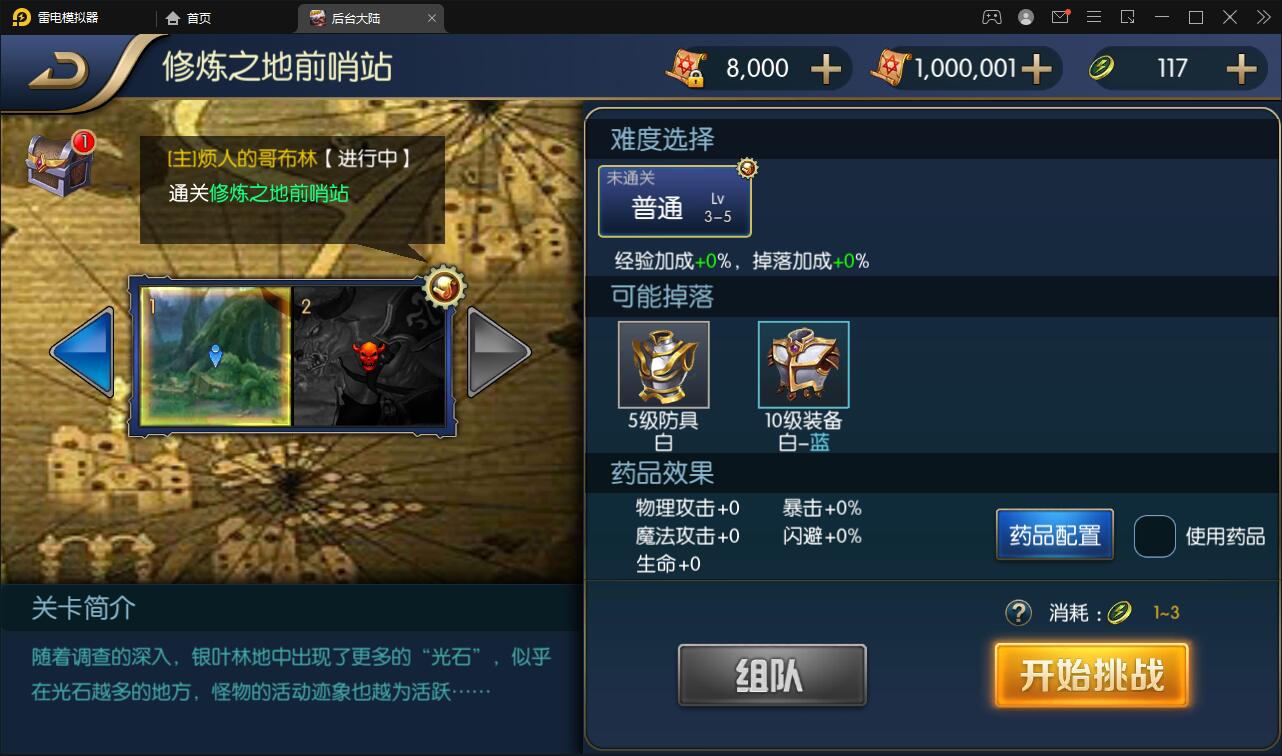Image resolution: width=1282 pixels, height=756 pixels.
Task: Click the right arrow to view next stages
Action: pos(497,352)
